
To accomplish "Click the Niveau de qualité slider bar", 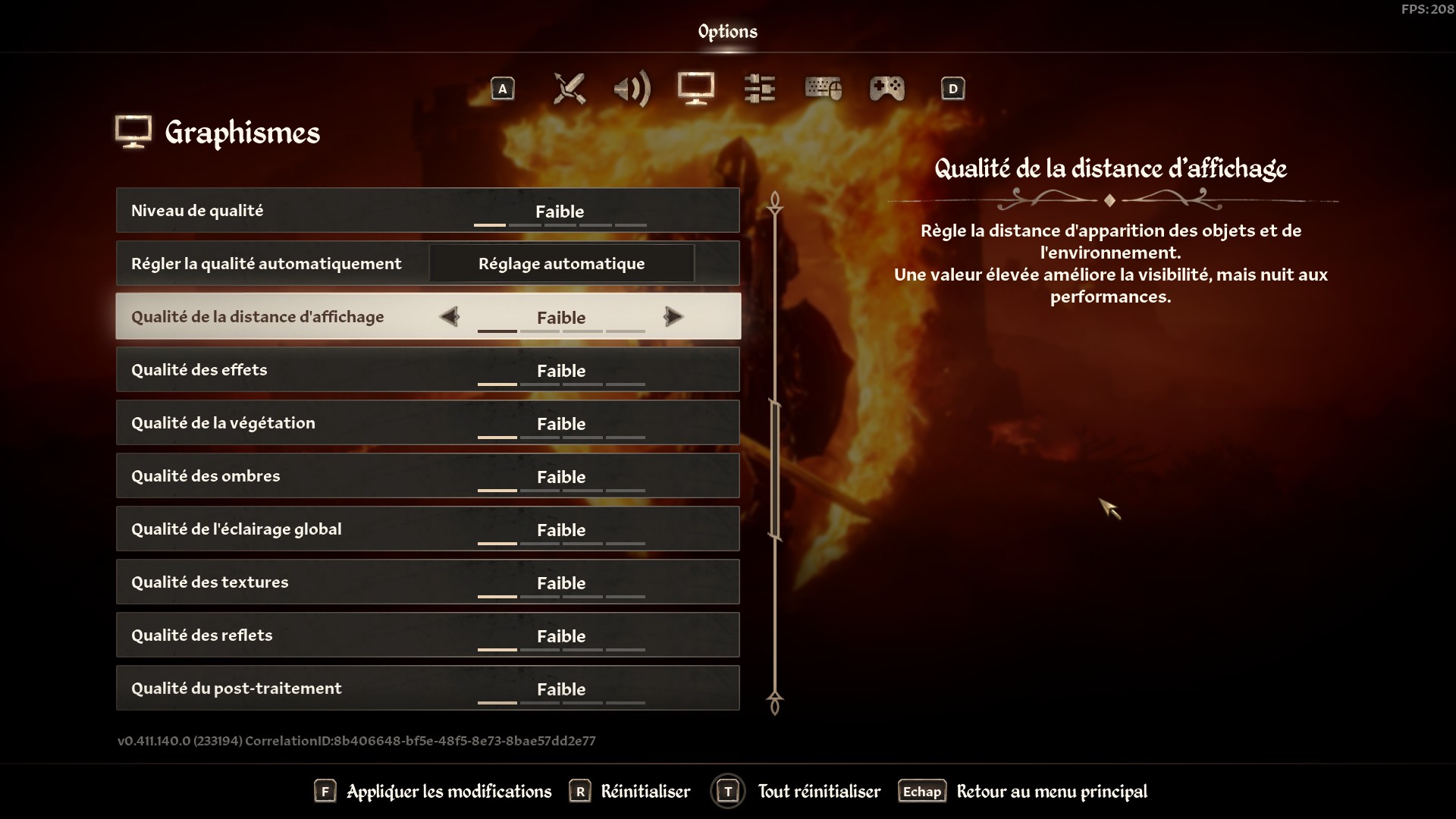I will coord(561,225).
